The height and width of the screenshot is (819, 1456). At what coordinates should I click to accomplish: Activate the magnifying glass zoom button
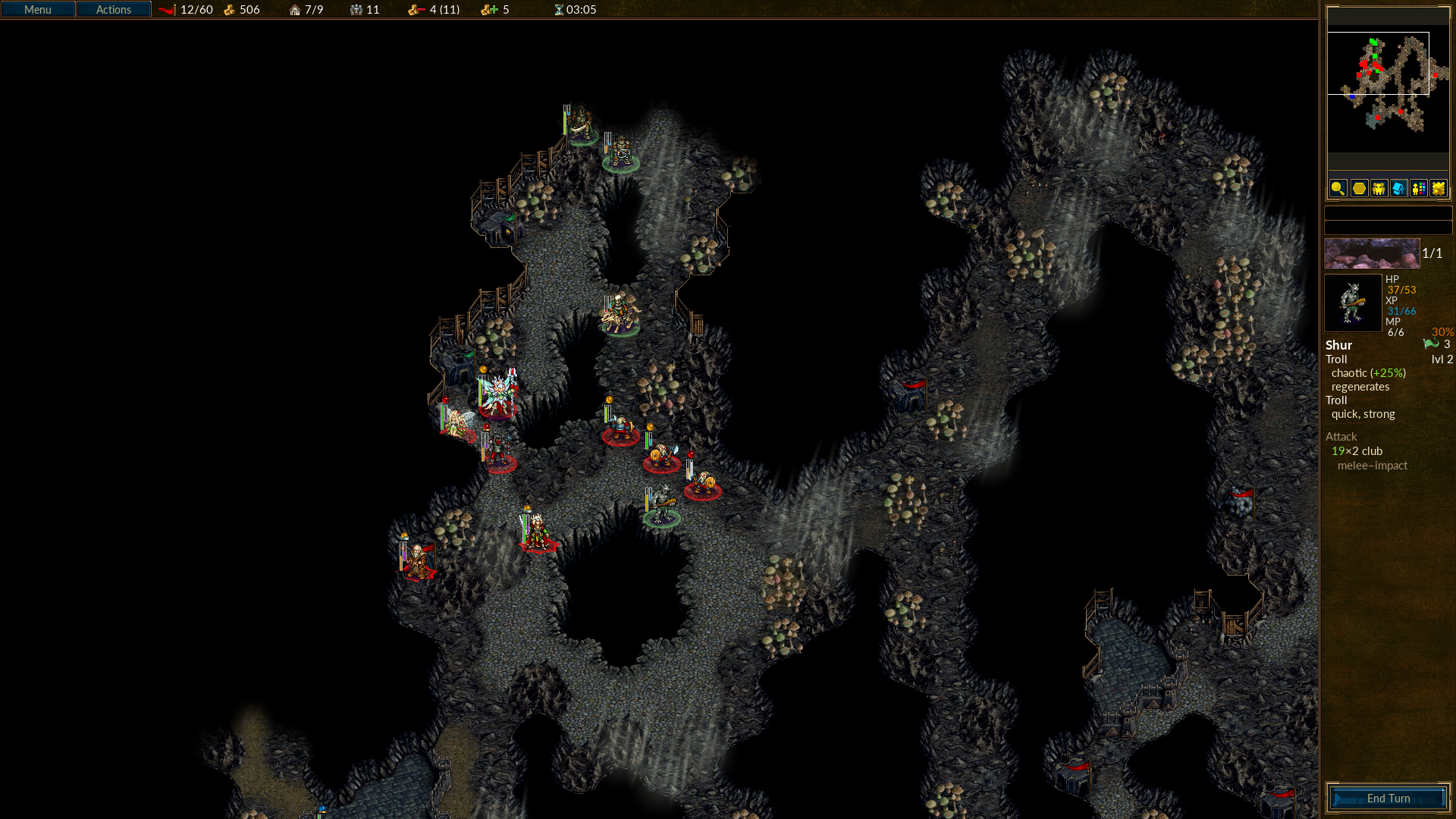(x=1338, y=188)
